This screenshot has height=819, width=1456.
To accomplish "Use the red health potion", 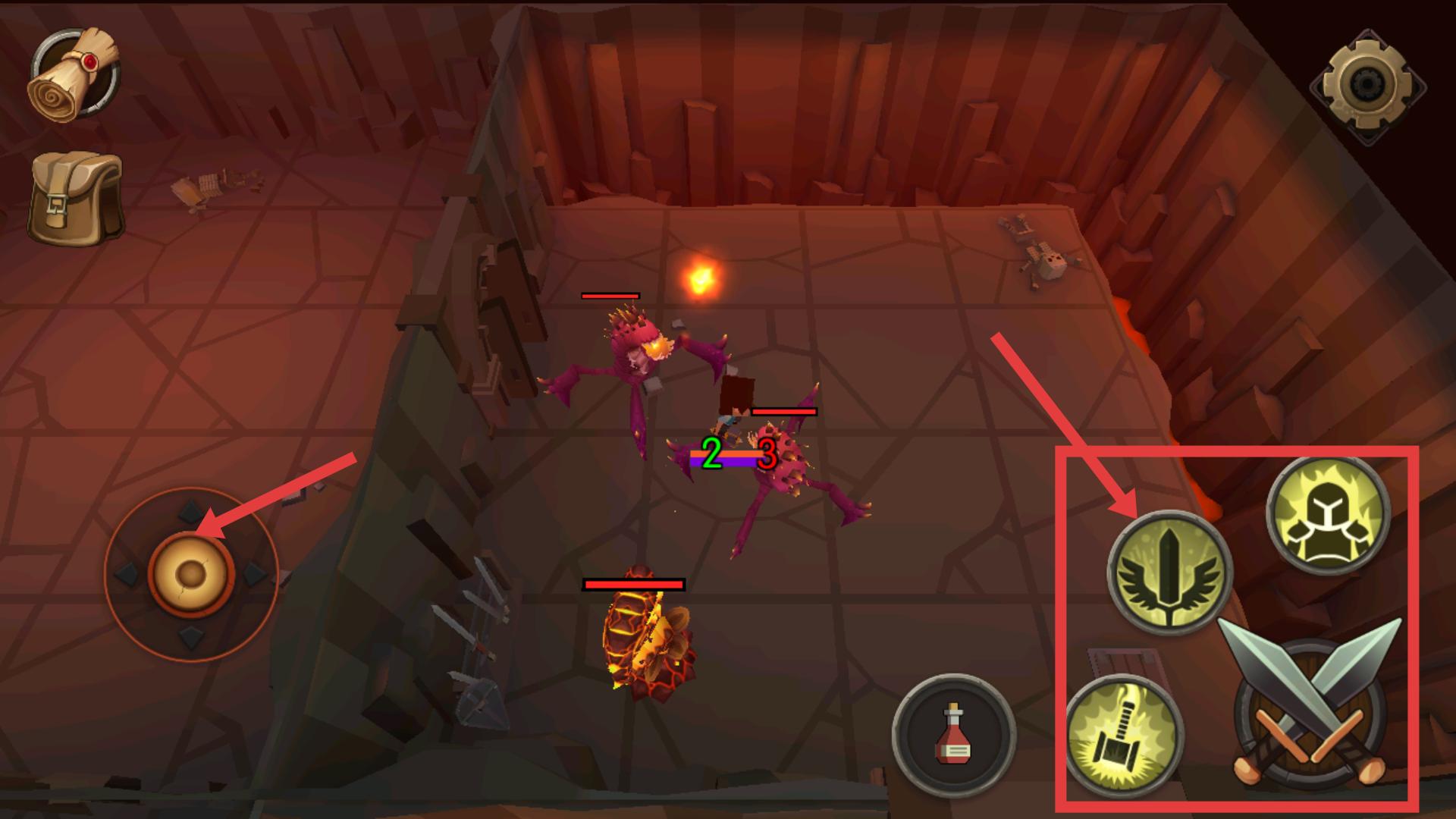I will (953, 735).
